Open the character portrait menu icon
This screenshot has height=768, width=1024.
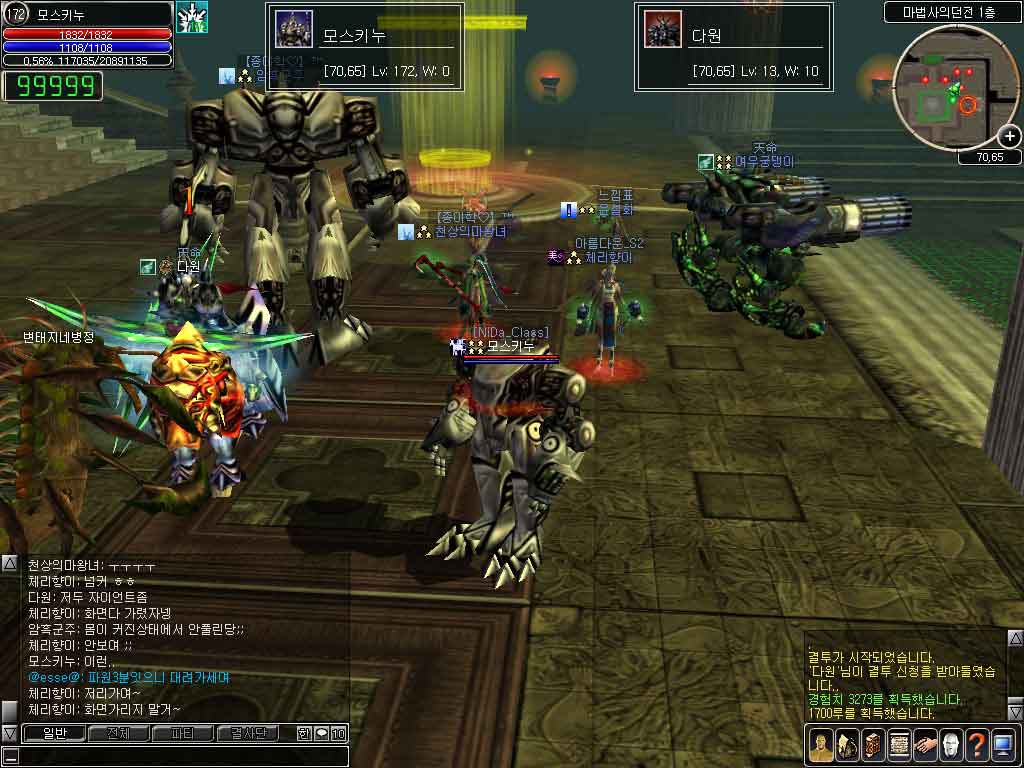pyautogui.click(x=820, y=745)
